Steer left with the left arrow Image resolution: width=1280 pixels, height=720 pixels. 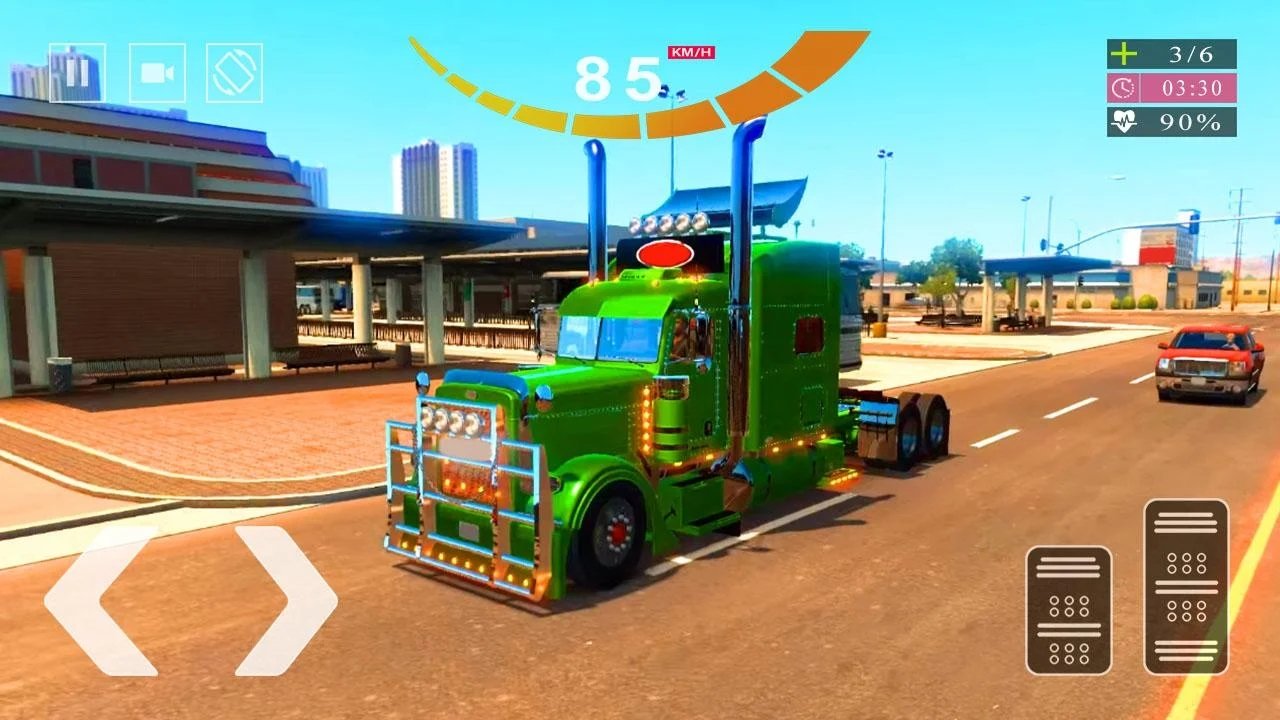click(100, 600)
